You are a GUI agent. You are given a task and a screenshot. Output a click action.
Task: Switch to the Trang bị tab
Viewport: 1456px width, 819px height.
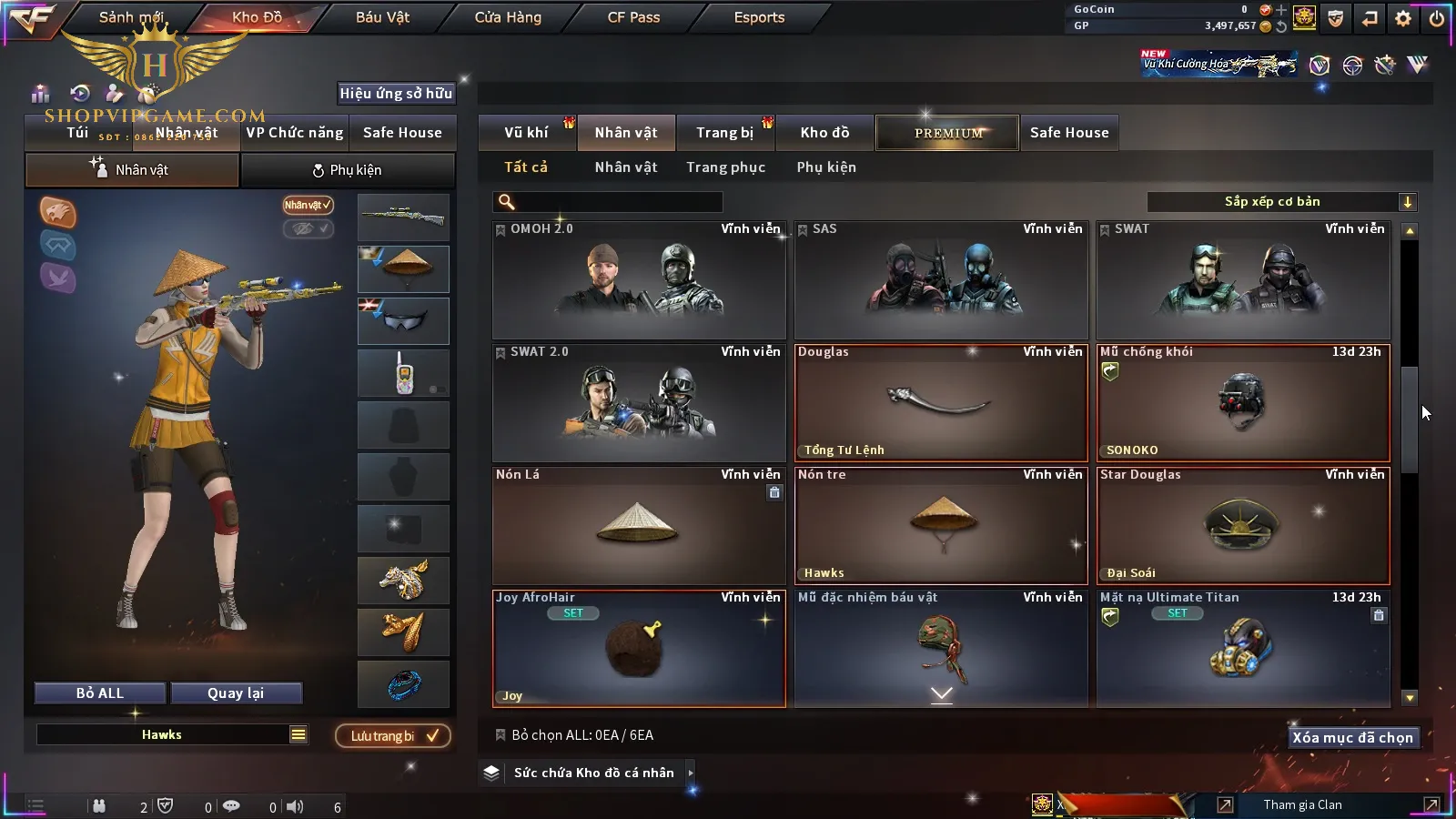724,133
